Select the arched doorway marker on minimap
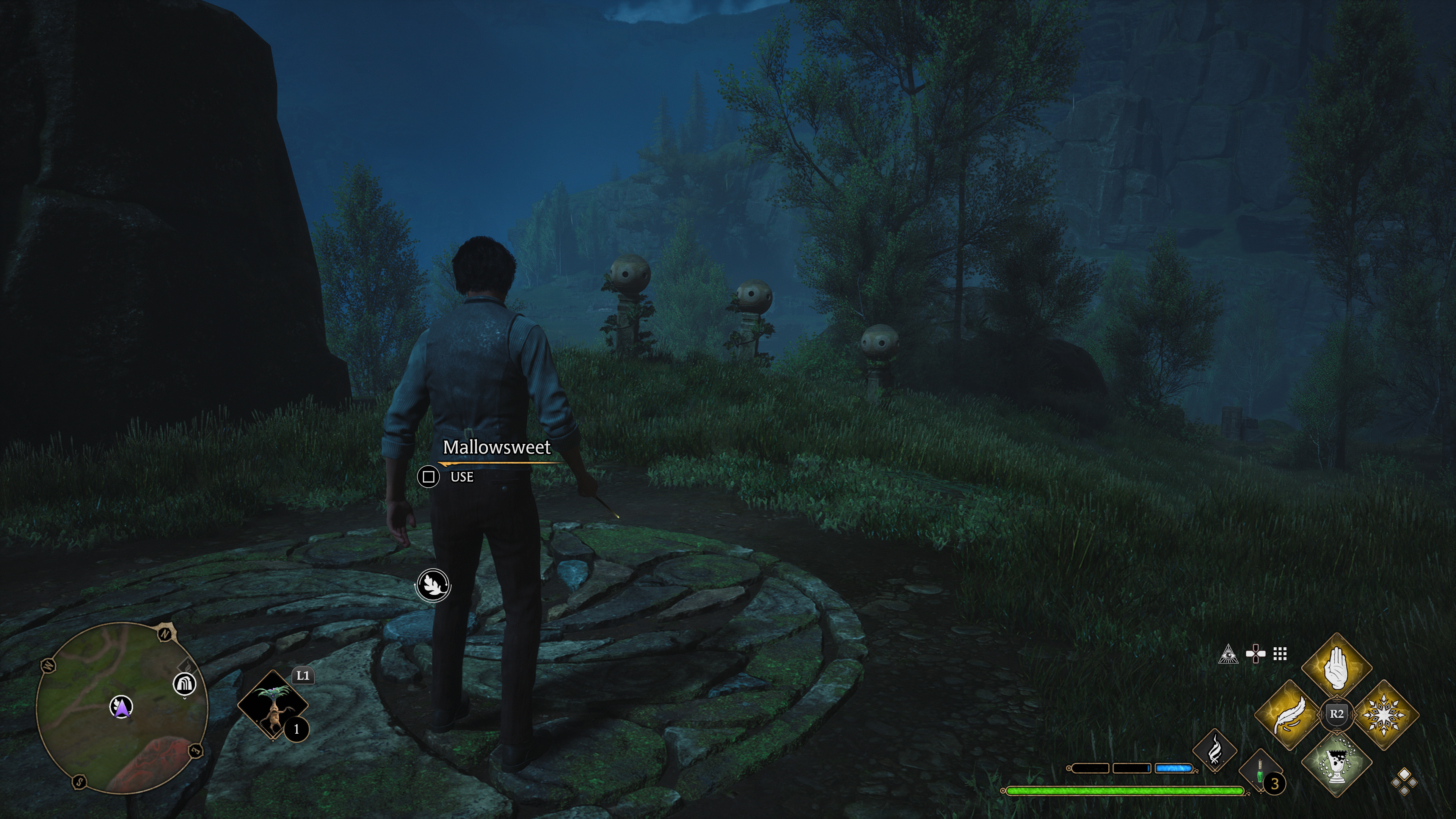 184,684
